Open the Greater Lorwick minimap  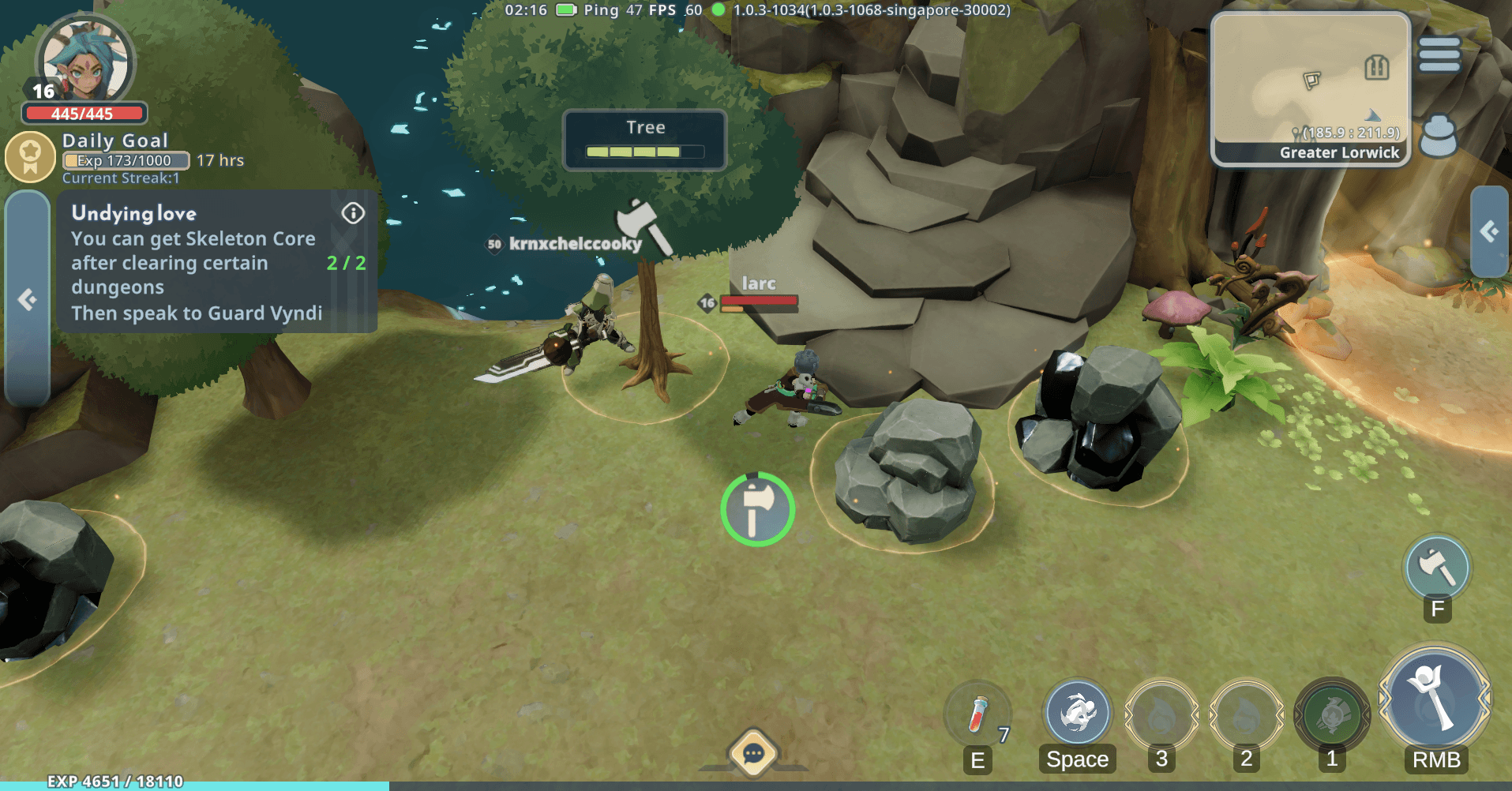[1311, 88]
